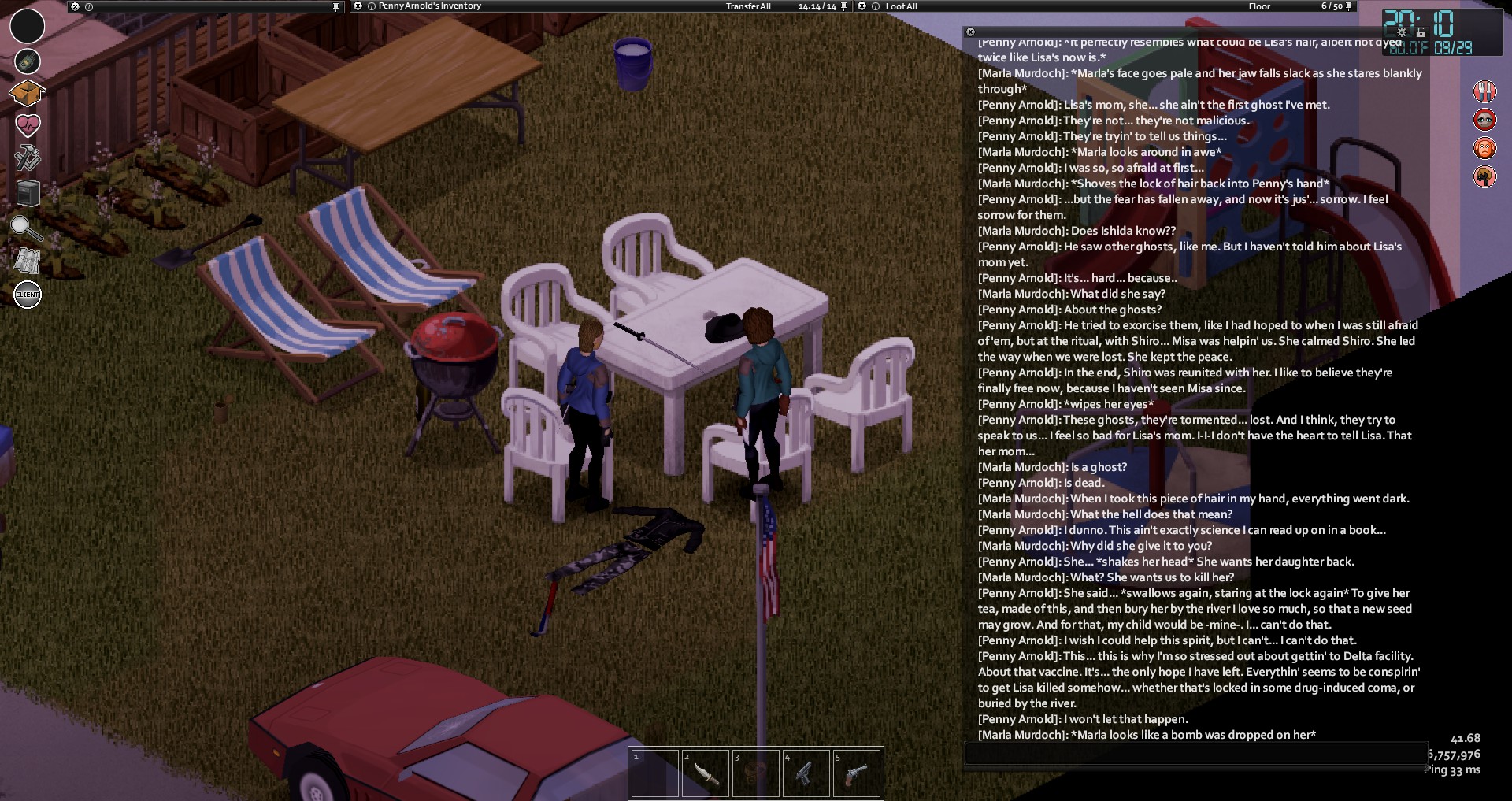Pin the loot window with the pushpin
The height and width of the screenshot is (801, 1512).
1349,6
